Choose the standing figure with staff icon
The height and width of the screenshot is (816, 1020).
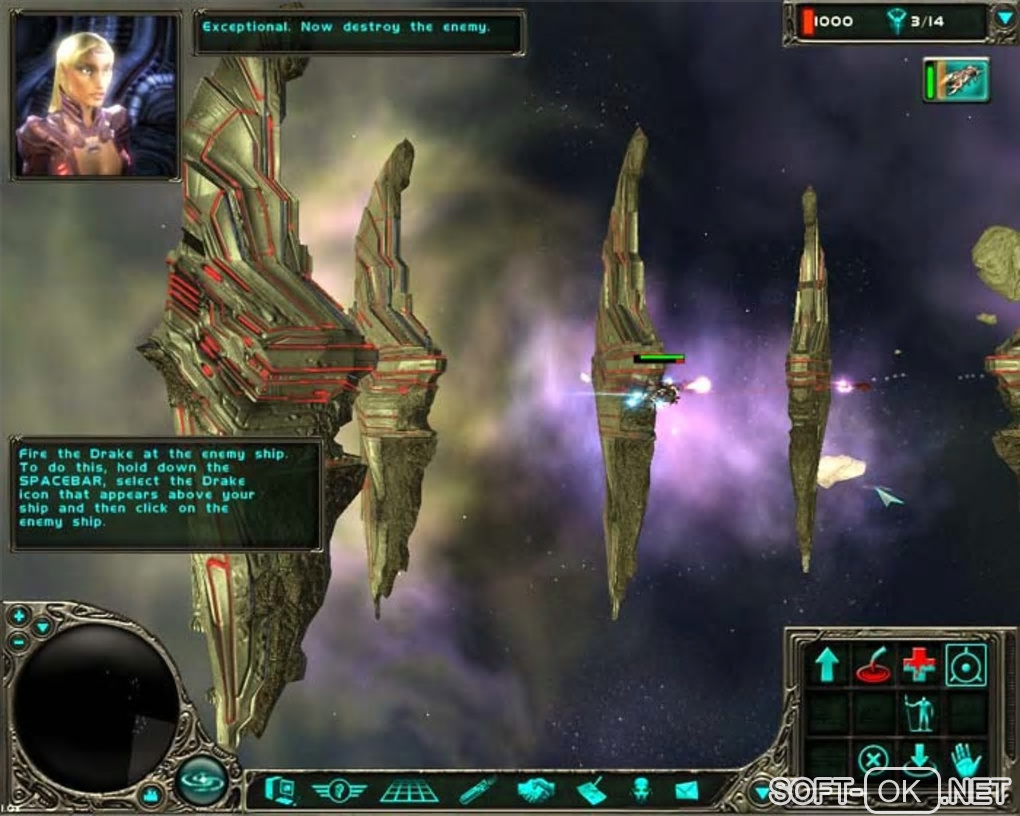coord(919,713)
